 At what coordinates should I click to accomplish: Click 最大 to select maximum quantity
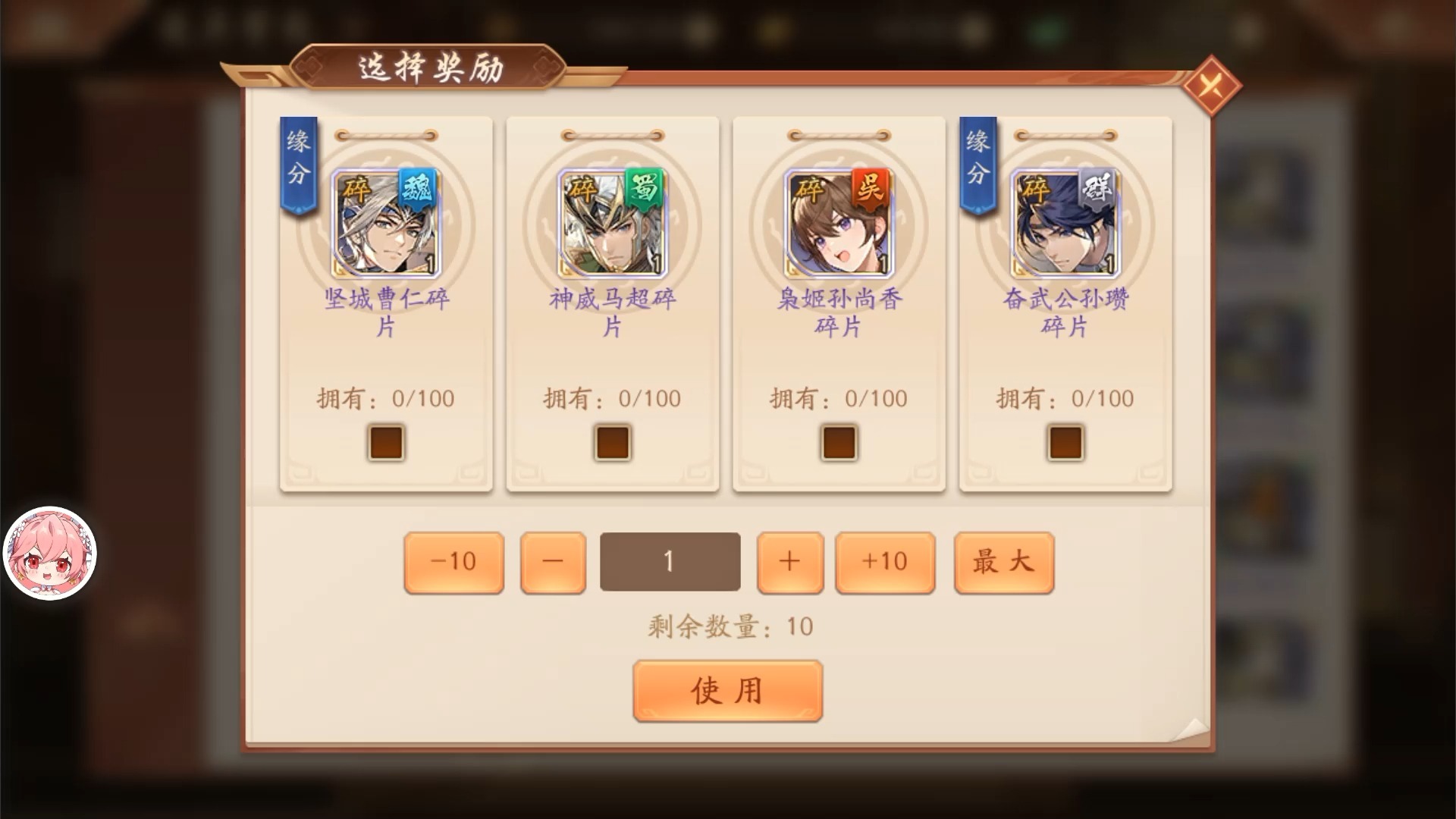pos(1003,561)
